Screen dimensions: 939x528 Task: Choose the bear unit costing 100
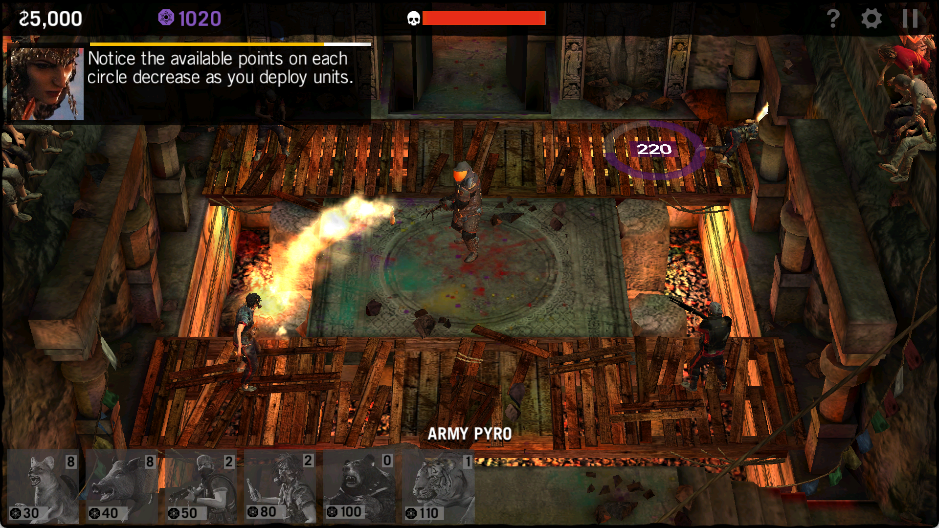(x=358, y=487)
